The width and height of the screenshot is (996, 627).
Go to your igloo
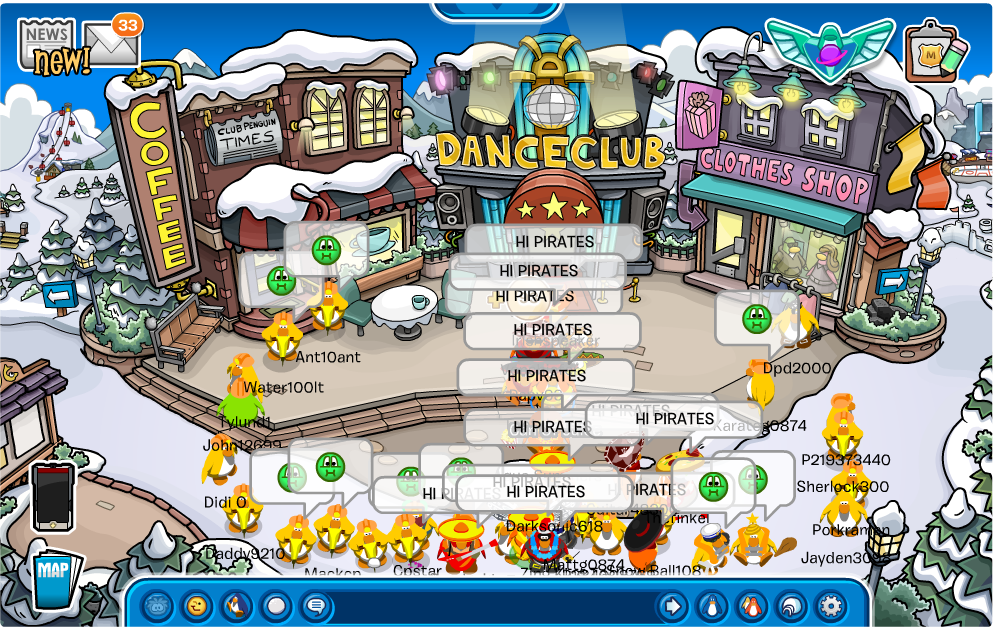(x=791, y=606)
